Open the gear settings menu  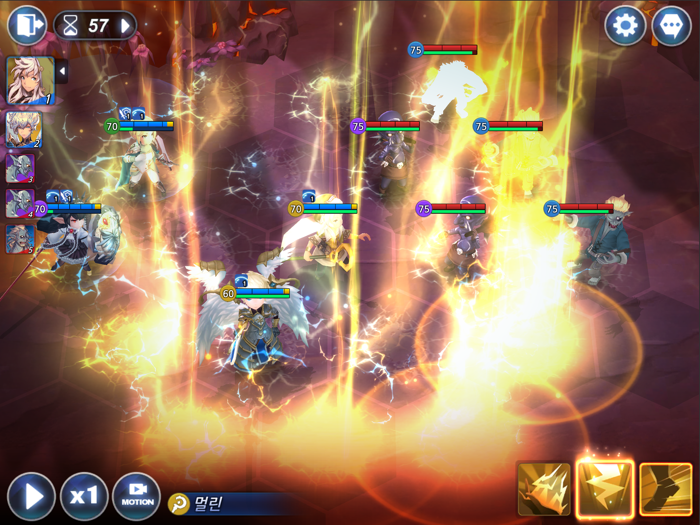pyautogui.click(x=625, y=25)
